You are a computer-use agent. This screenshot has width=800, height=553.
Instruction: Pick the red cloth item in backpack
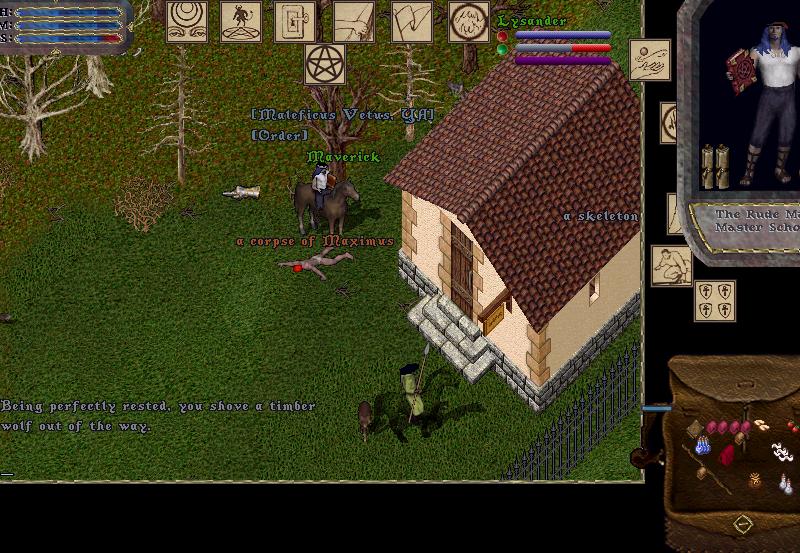[x=727, y=456]
